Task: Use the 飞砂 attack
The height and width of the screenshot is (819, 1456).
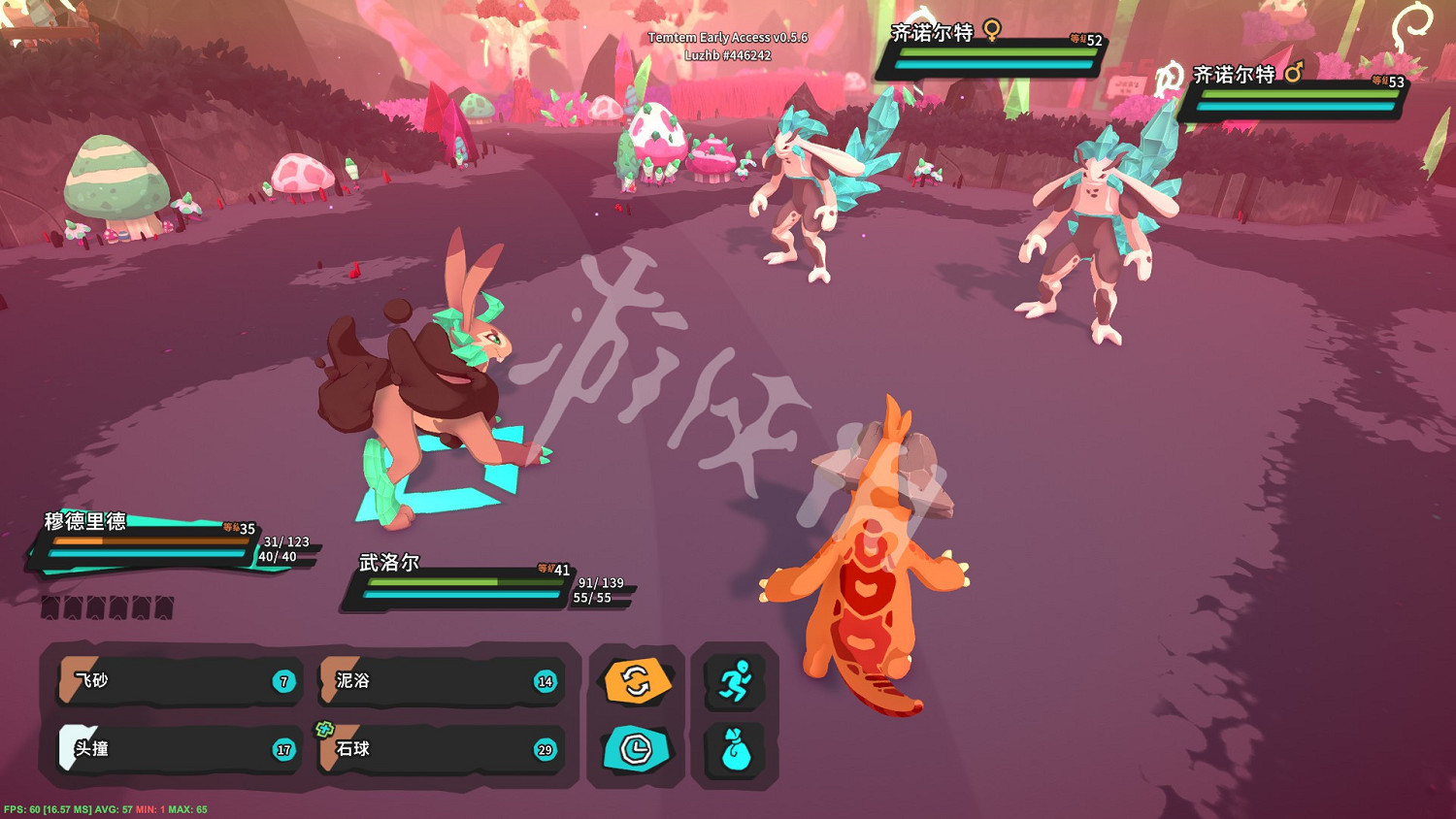Action: [x=175, y=682]
